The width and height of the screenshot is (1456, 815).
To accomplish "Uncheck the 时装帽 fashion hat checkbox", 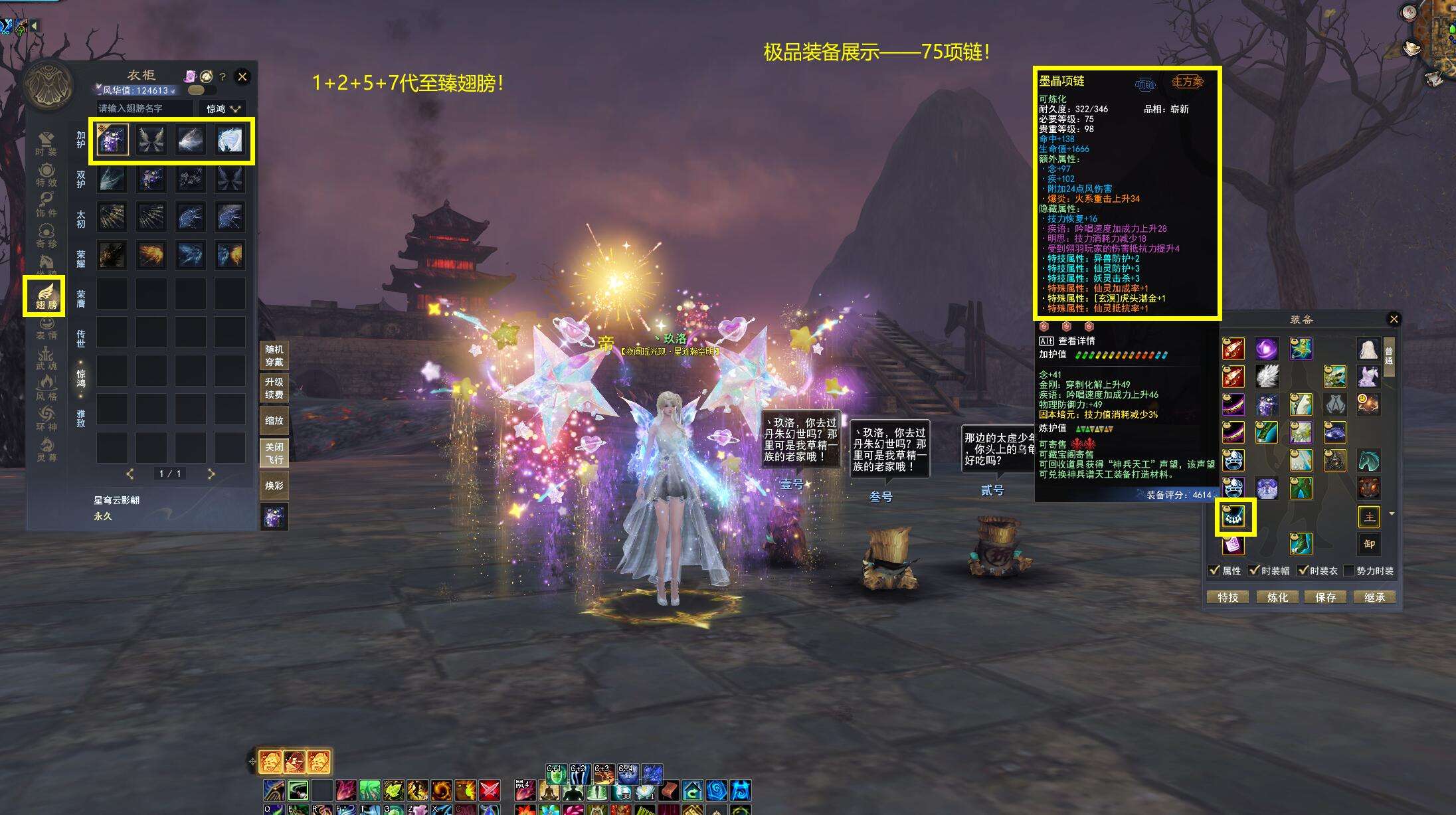I will [x=1253, y=571].
